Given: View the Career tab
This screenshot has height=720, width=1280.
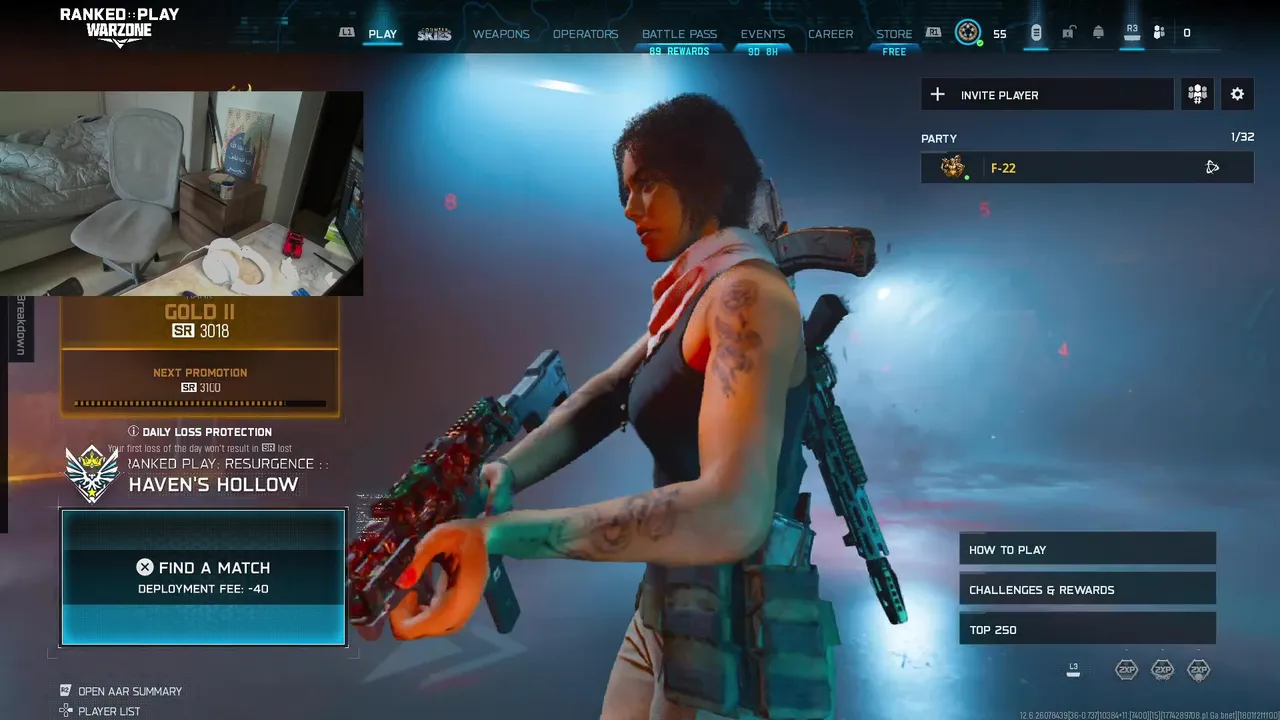Looking at the screenshot, I should [x=830, y=34].
